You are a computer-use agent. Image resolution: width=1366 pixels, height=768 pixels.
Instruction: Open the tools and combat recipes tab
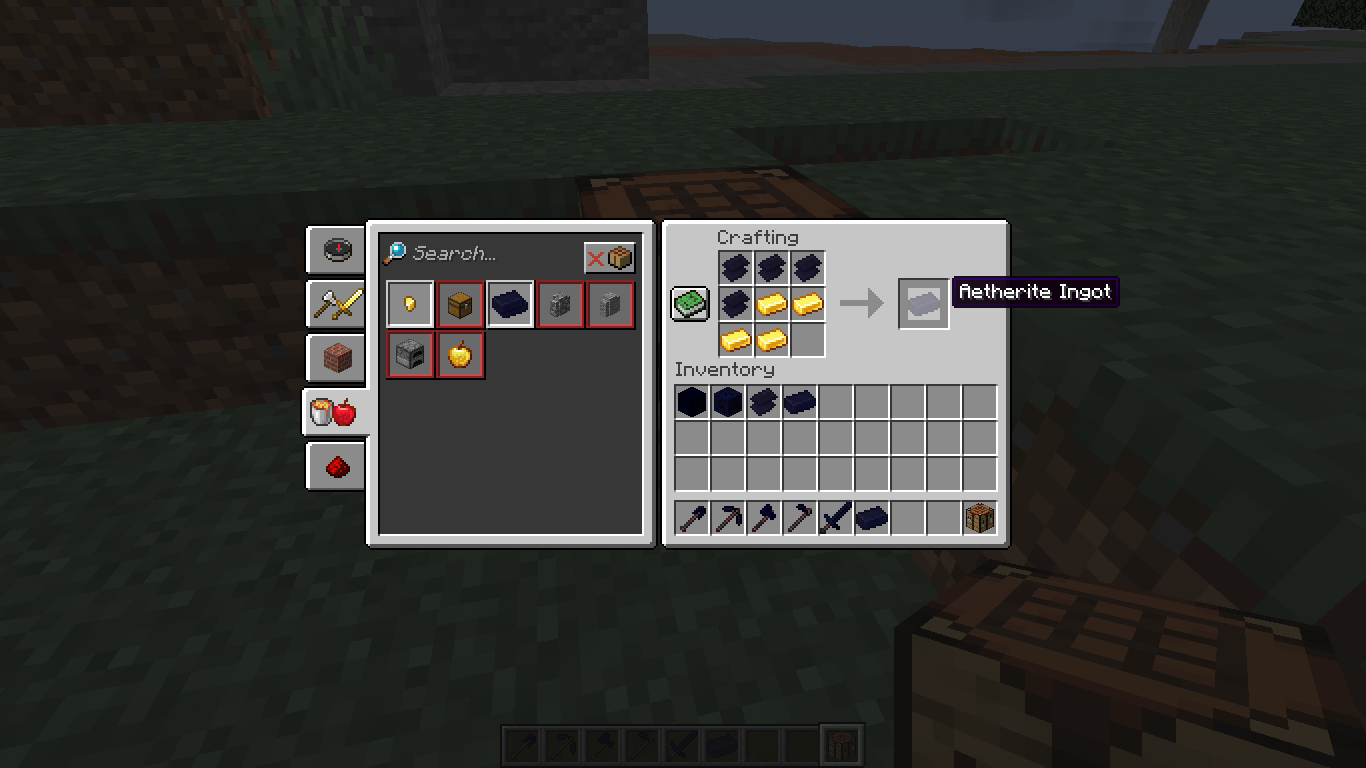coord(336,304)
